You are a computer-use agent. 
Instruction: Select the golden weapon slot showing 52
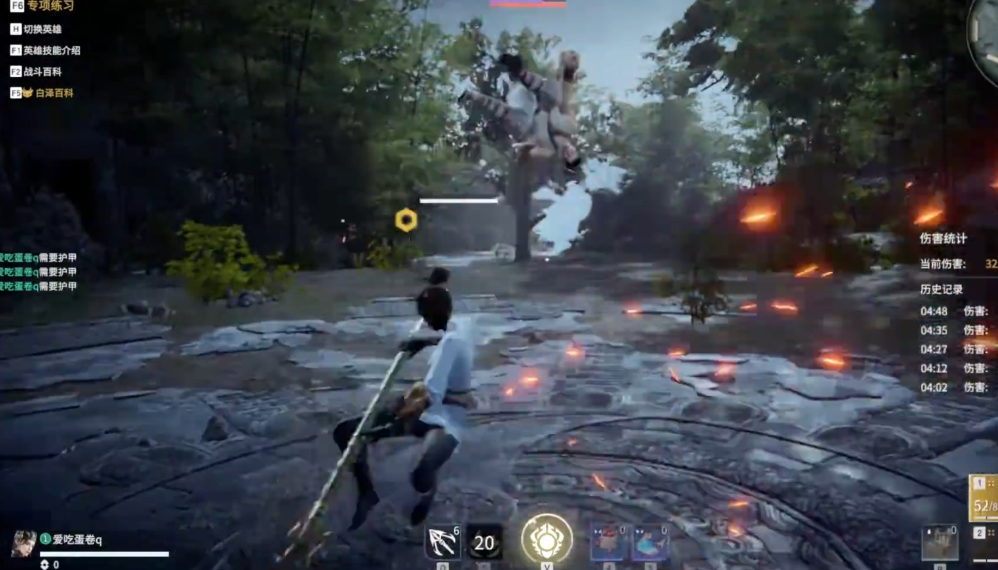984,498
